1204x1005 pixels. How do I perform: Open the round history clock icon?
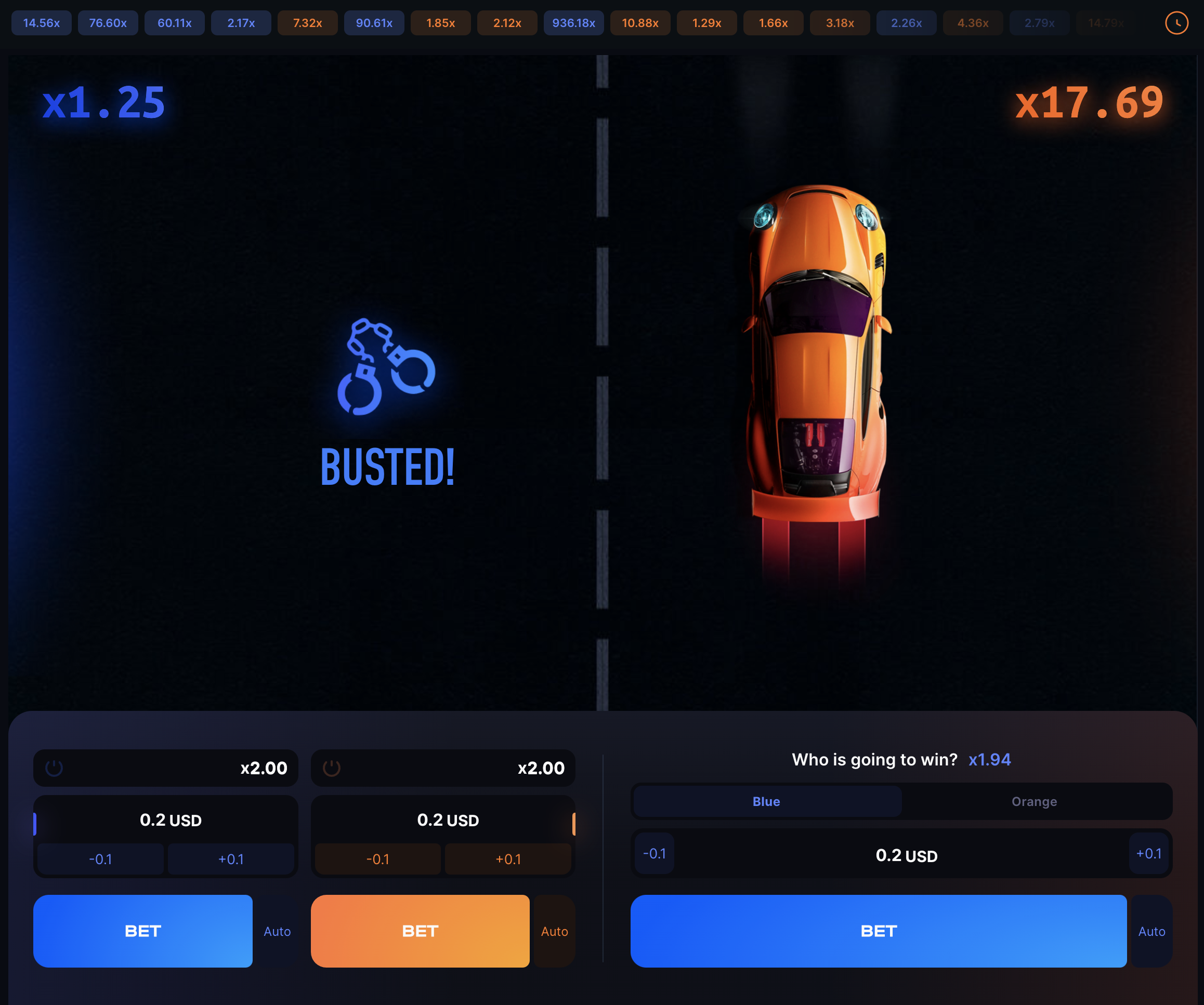(1176, 23)
